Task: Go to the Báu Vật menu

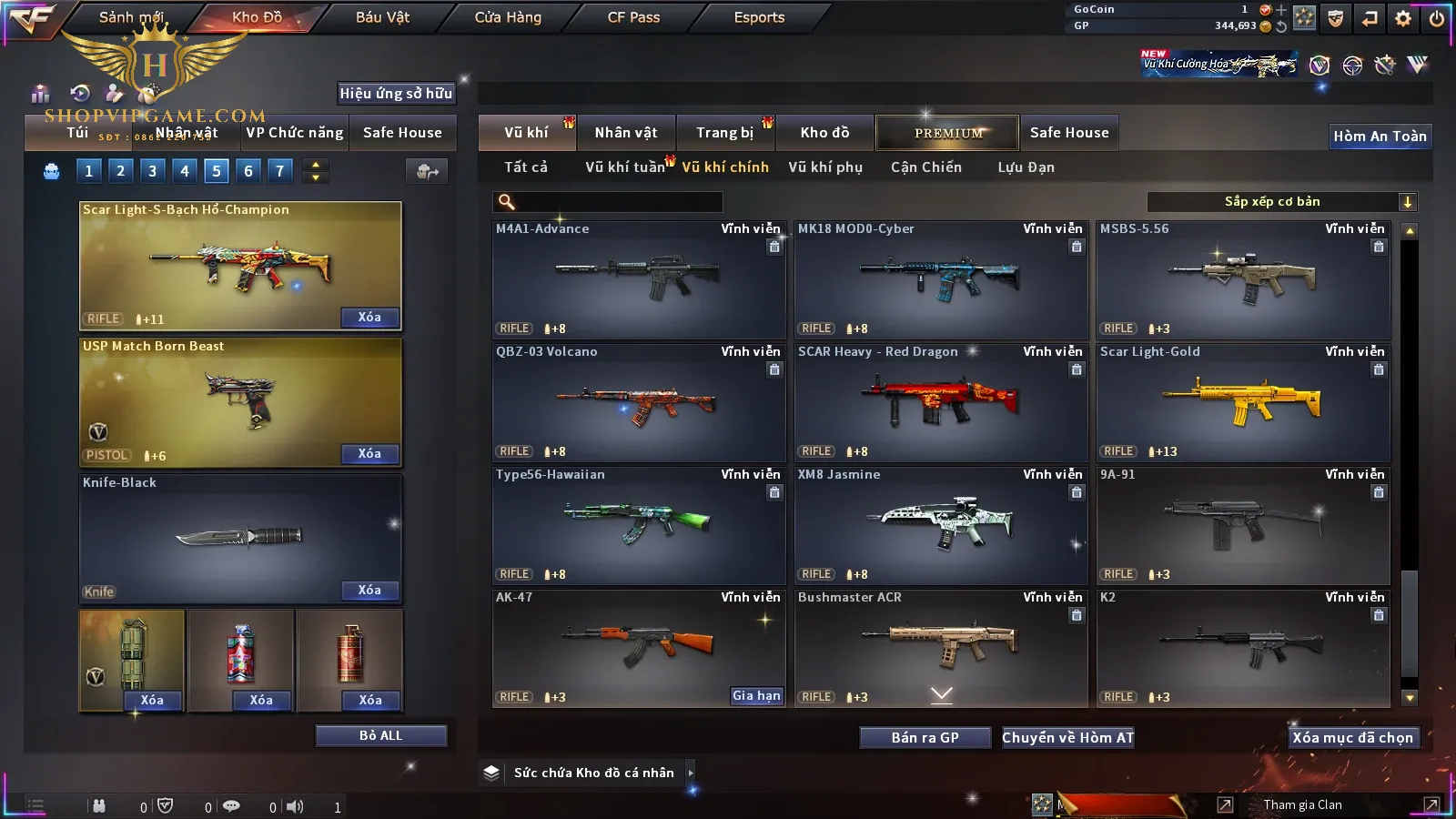Action: [382, 17]
